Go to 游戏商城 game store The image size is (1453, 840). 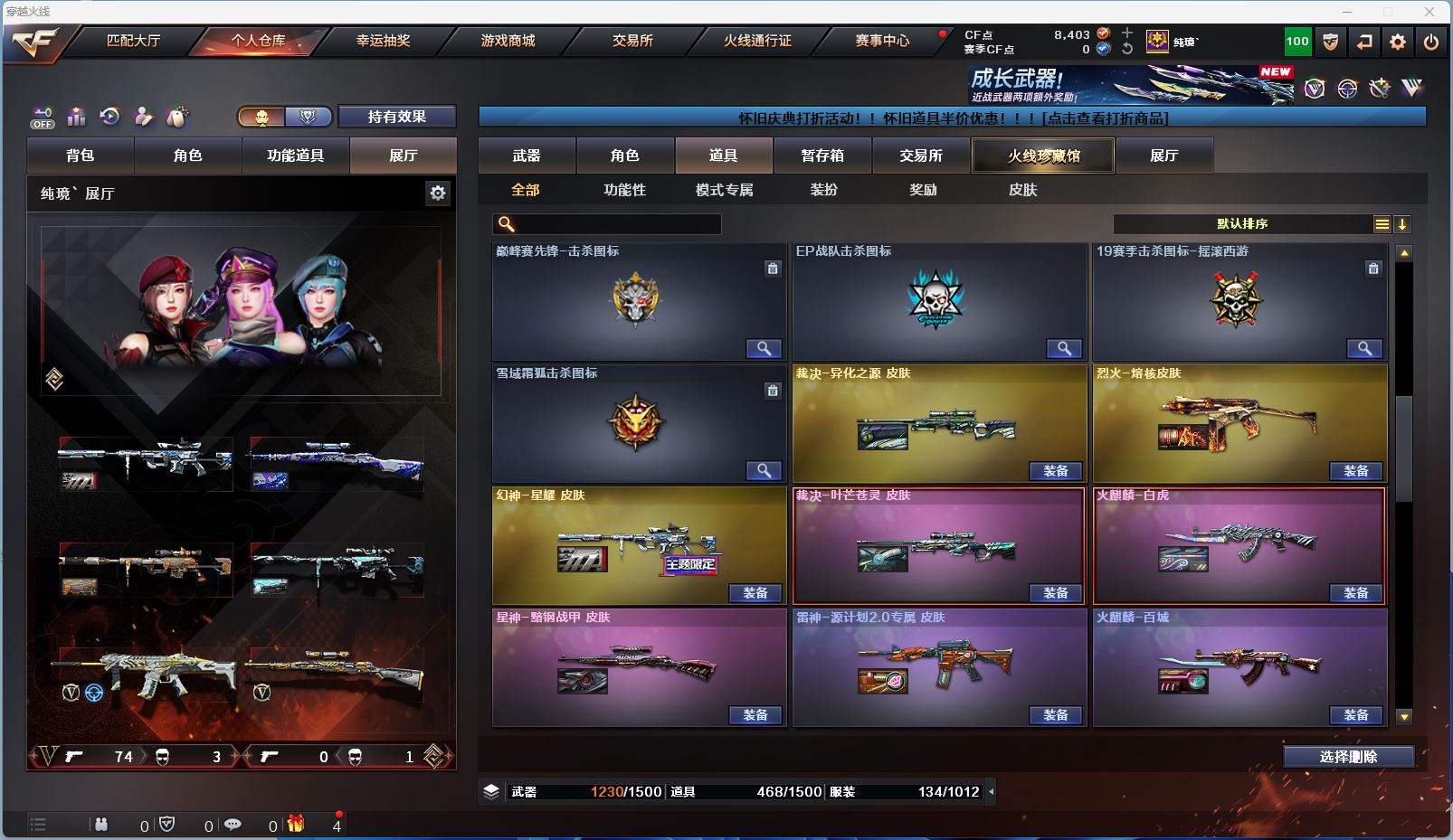[x=508, y=41]
